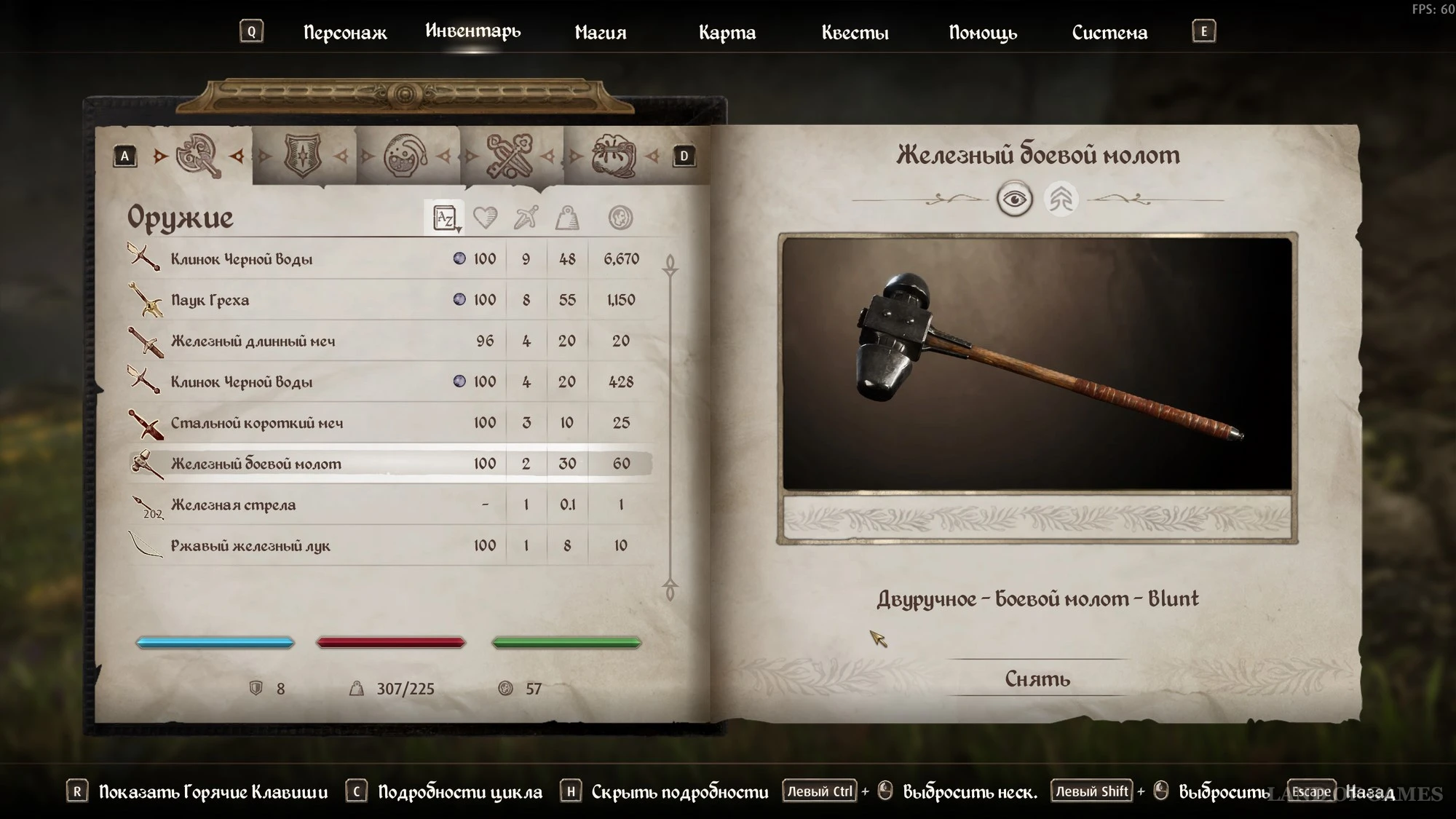This screenshot has height=819, width=1456.
Task: Open the crossed tools category tab
Action: (510, 155)
